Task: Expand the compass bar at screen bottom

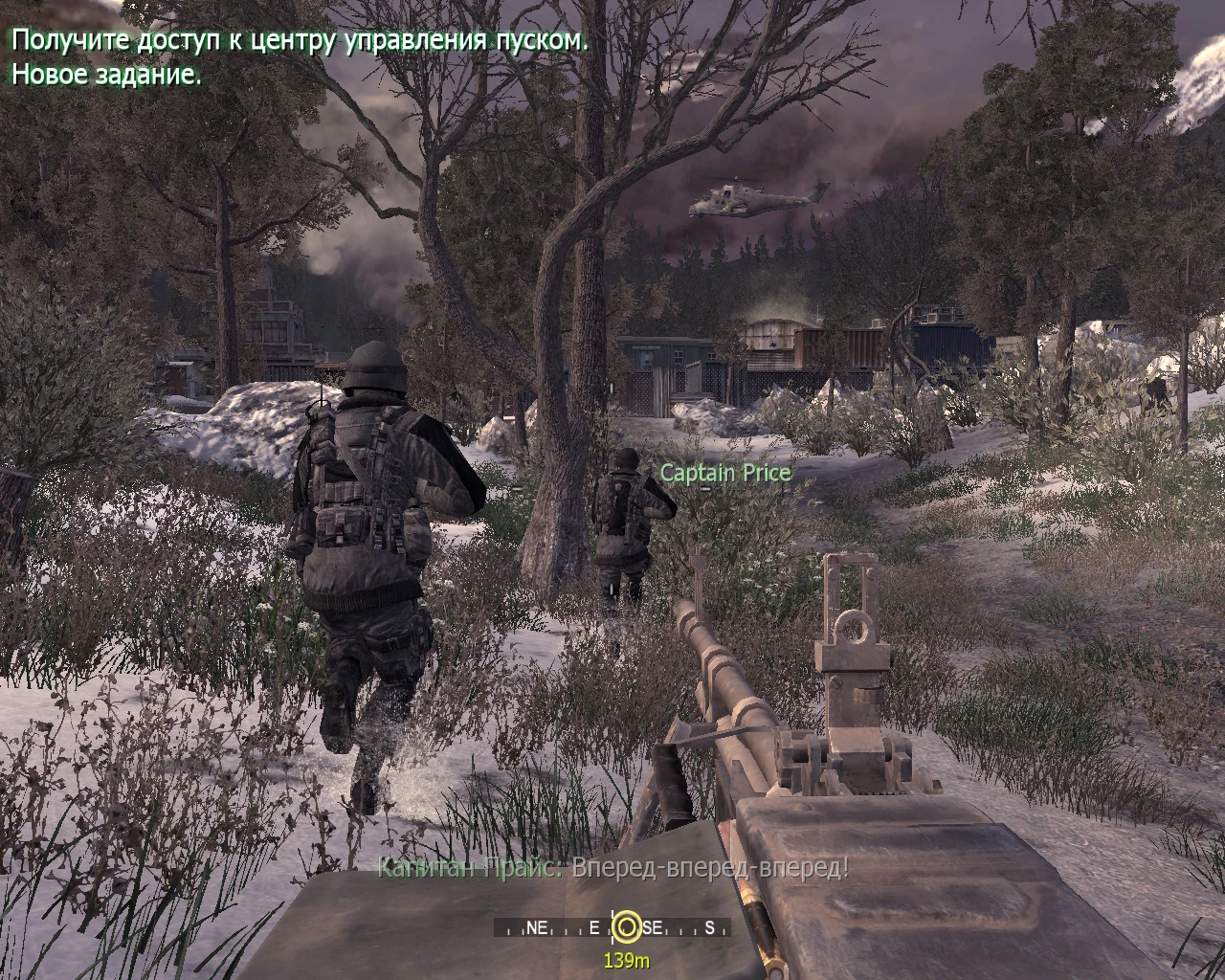Action: tap(612, 926)
